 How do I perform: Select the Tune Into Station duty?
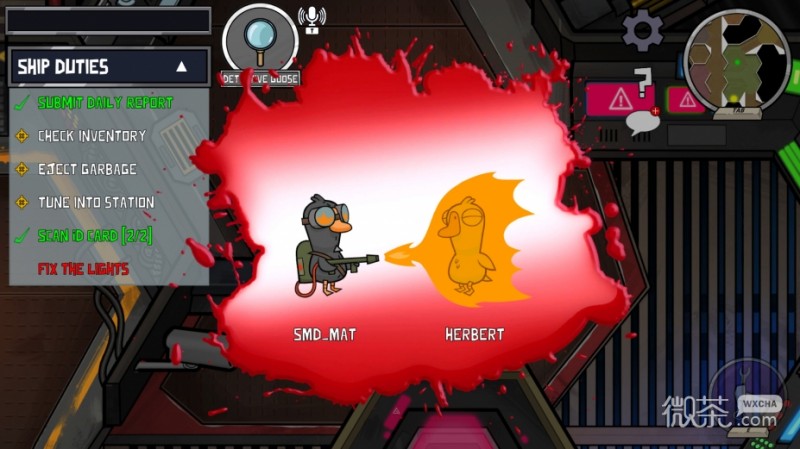(96, 202)
